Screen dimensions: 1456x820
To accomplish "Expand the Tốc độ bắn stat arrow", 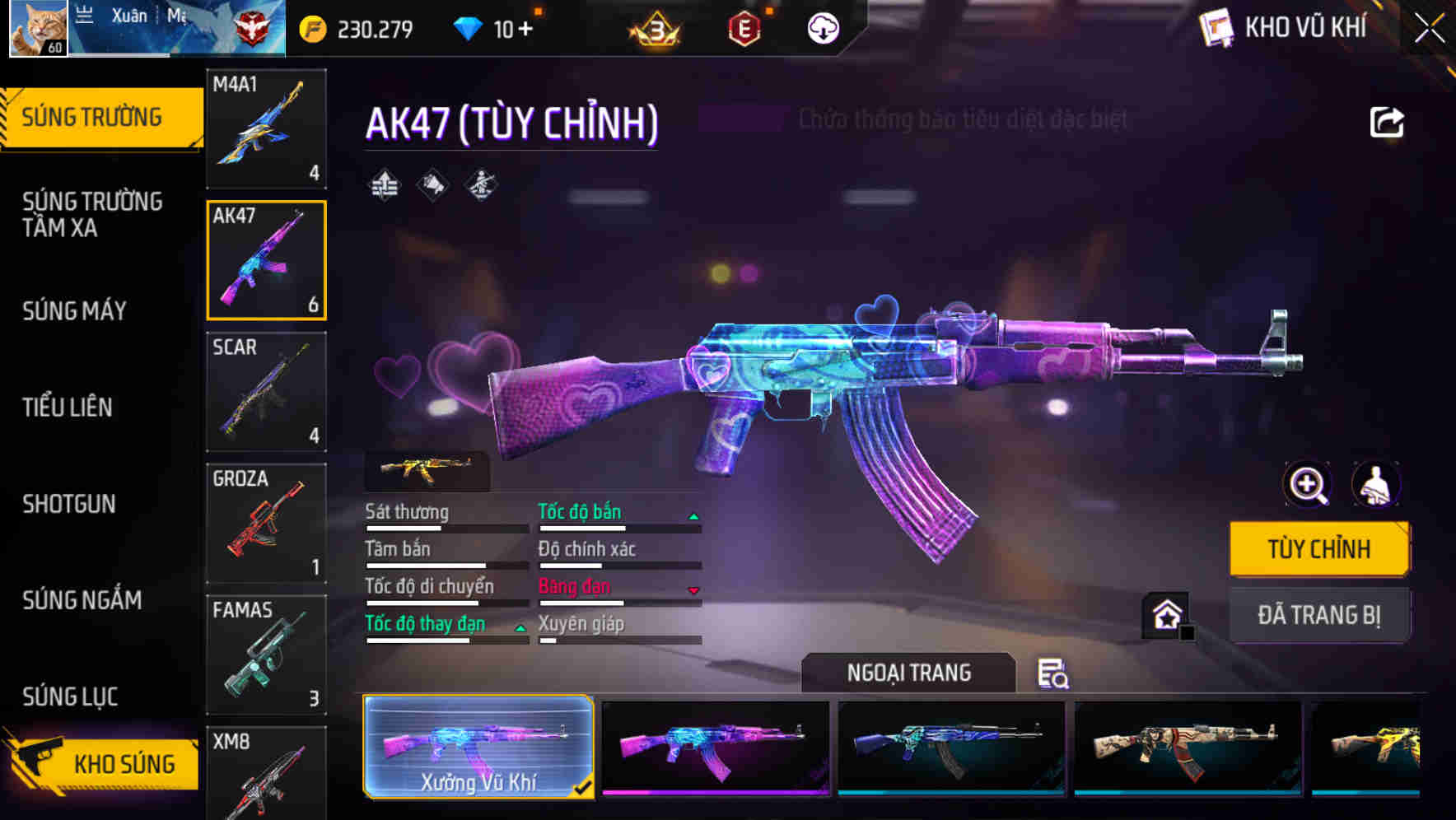I will coord(694,515).
